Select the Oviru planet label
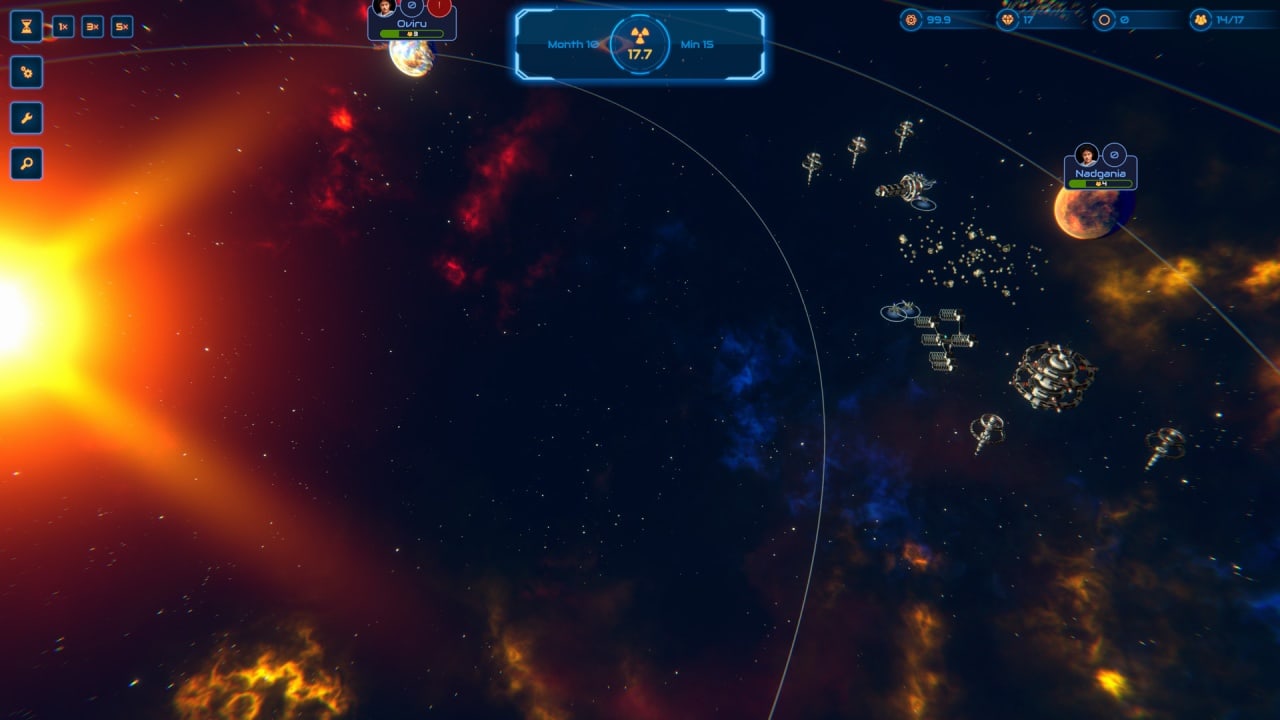Viewport: 1280px width, 720px height. pyautogui.click(x=412, y=23)
